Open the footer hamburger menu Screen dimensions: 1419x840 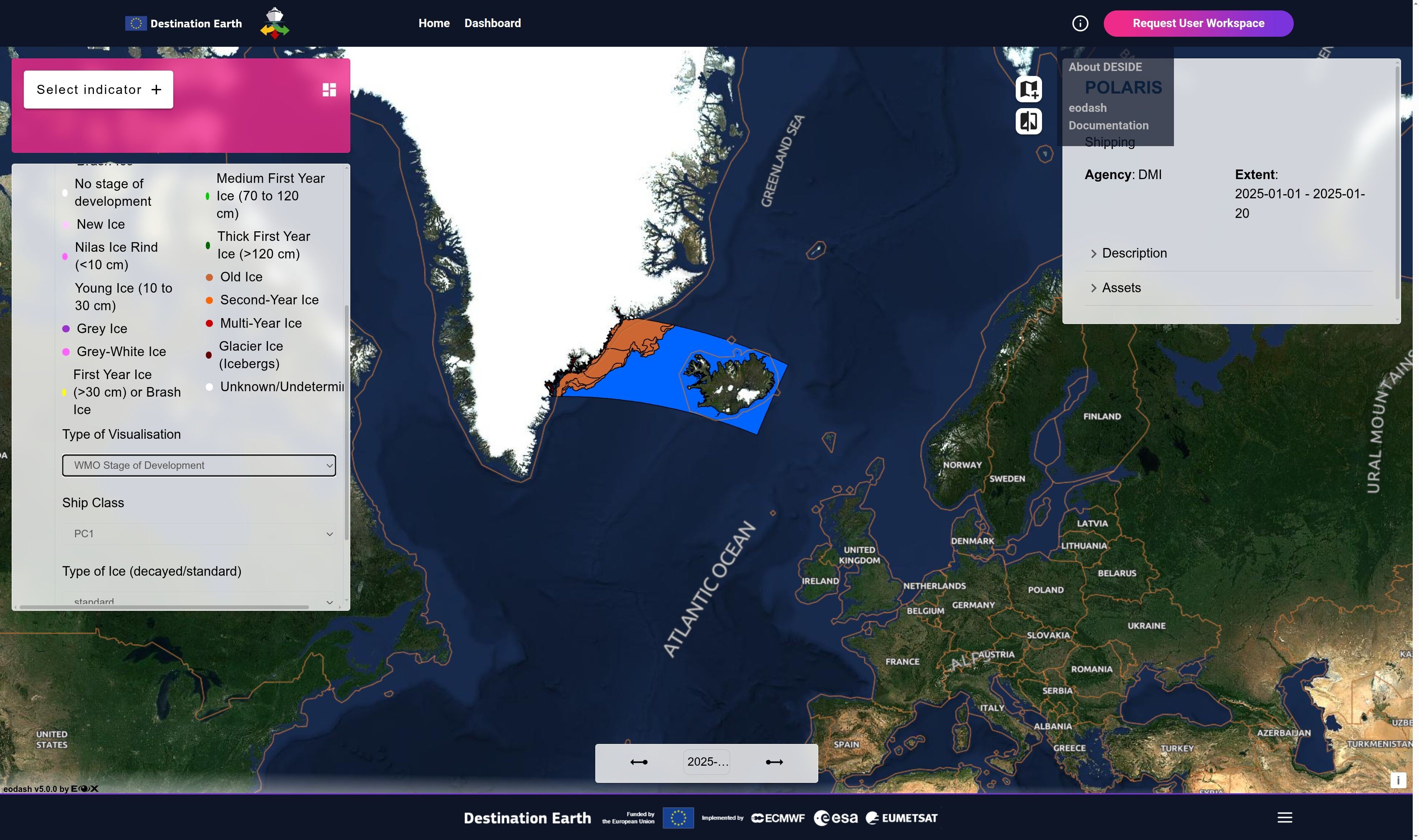pyautogui.click(x=1284, y=817)
